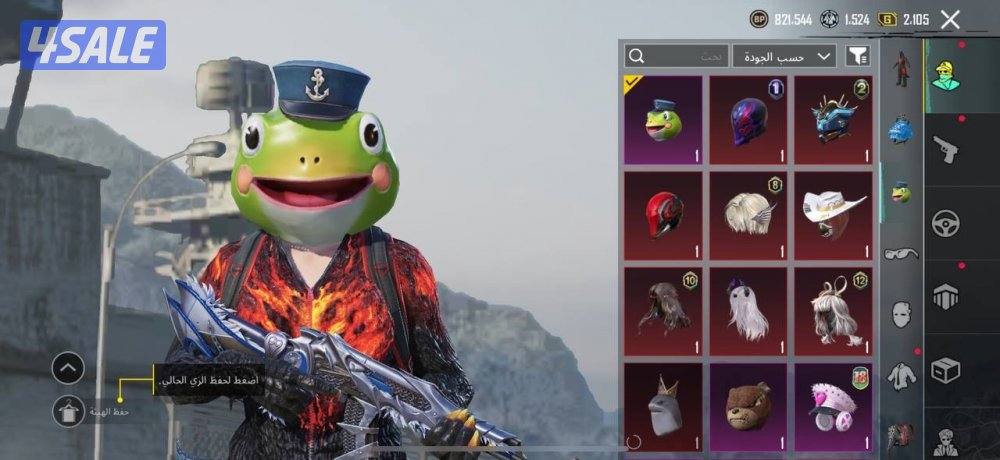Image resolution: width=1000 pixels, height=460 pixels.
Task: Close the inventory with the X button
Action: click(x=950, y=19)
